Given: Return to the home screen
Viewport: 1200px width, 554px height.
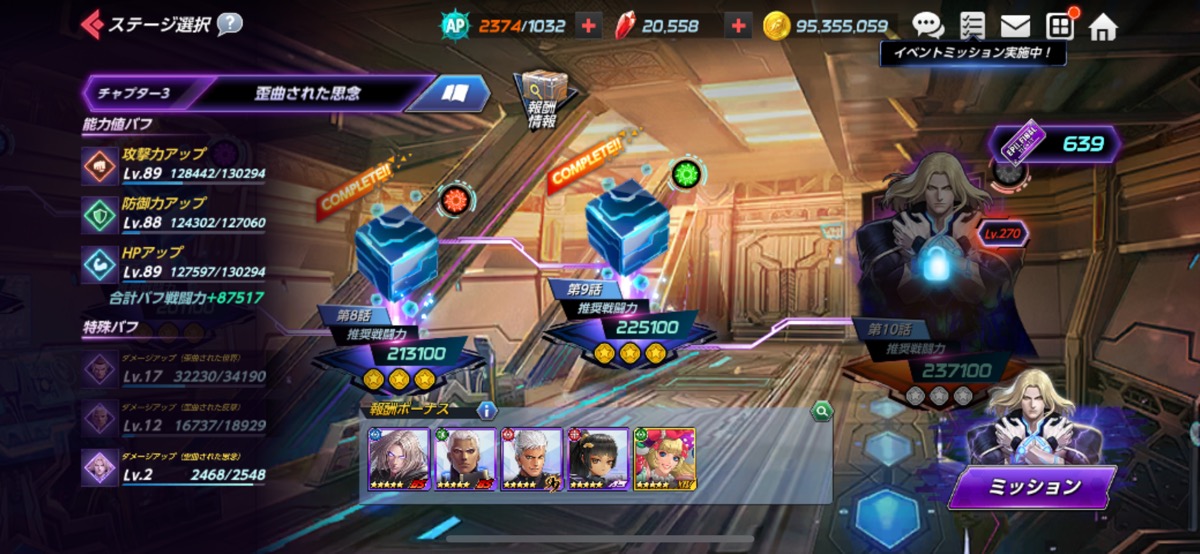Looking at the screenshot, I should [1103, 26].
